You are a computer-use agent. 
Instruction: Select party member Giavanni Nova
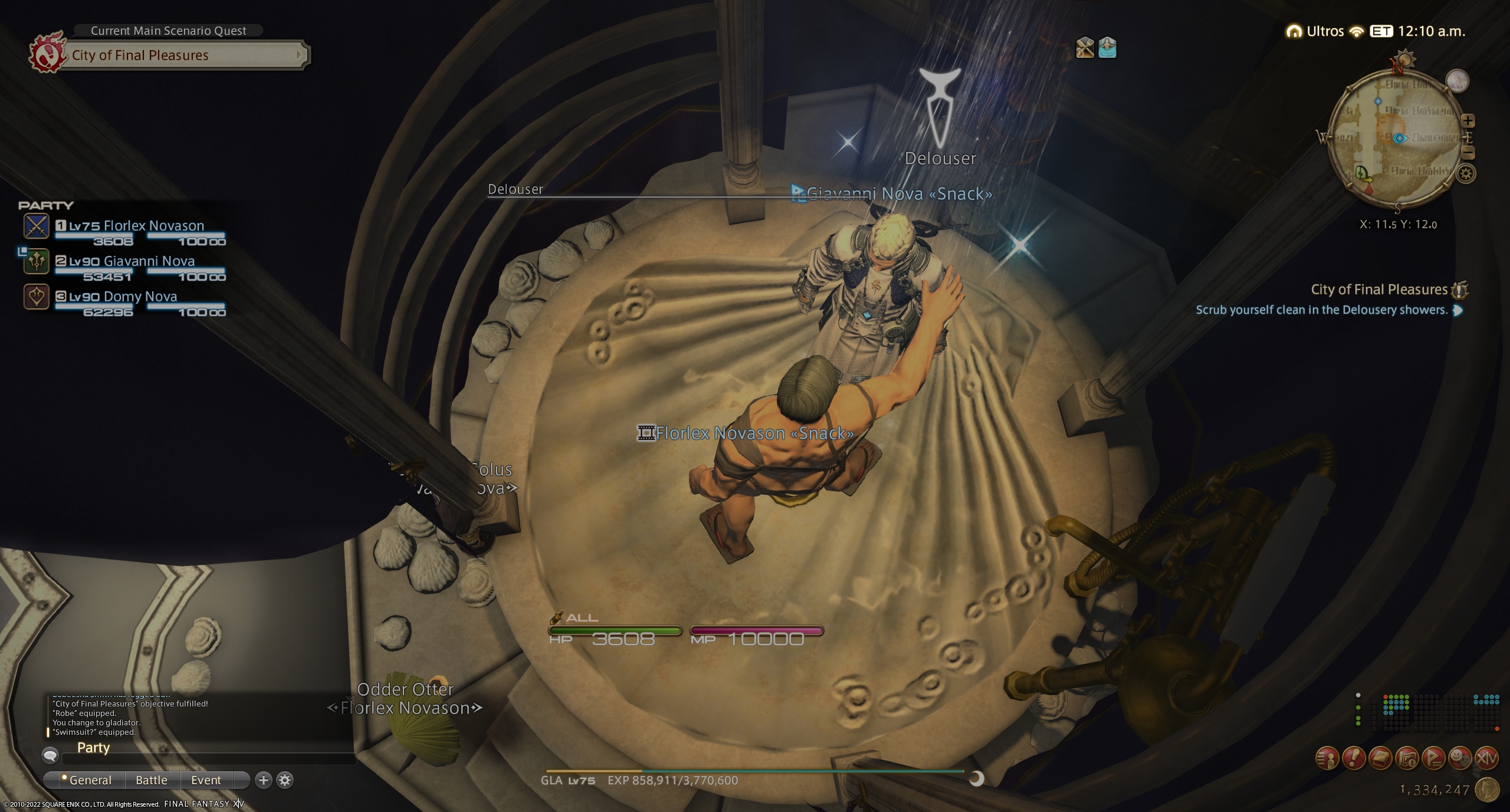point(149,261)
